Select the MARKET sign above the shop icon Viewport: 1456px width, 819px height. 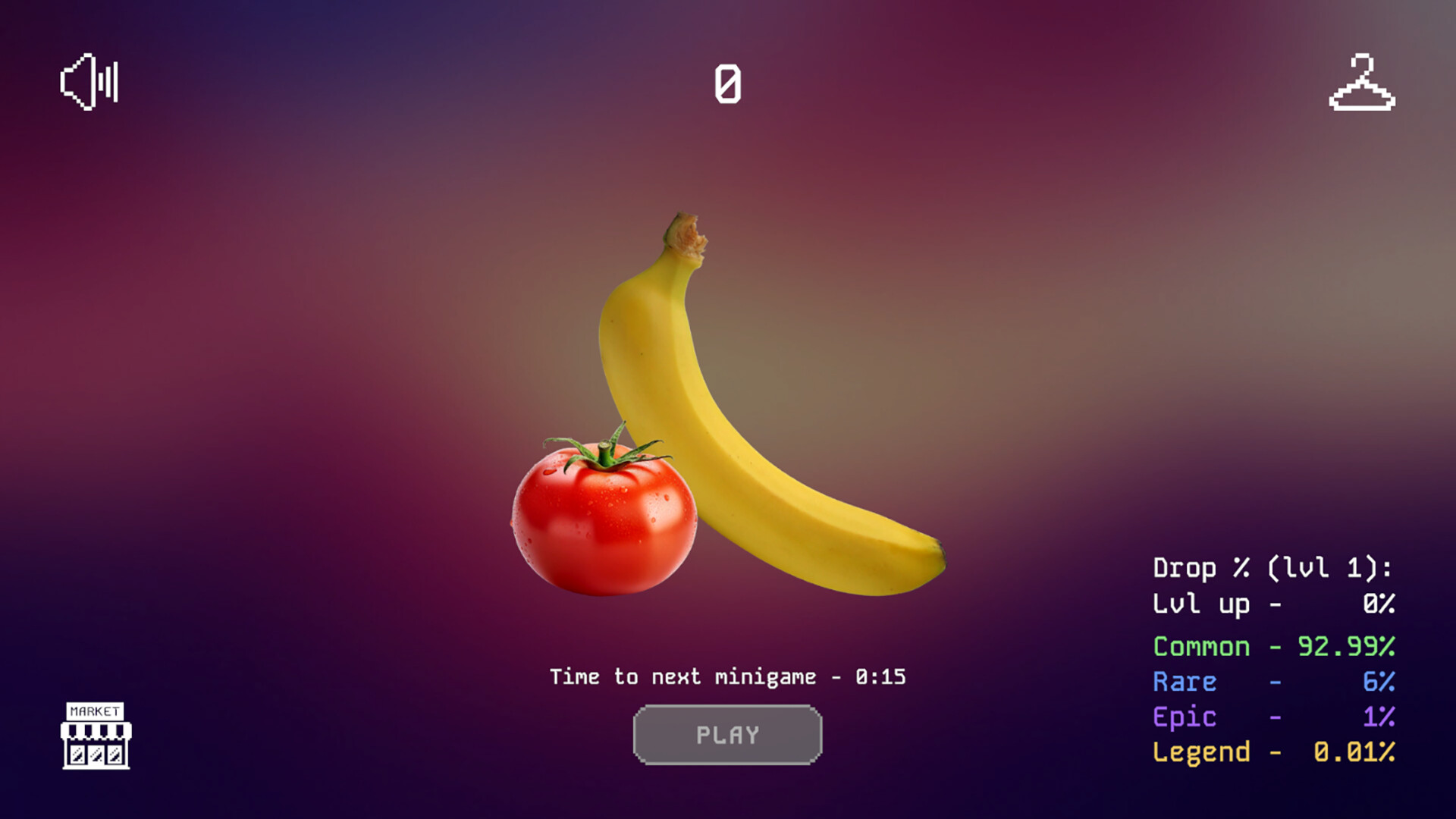pos(96,711)
